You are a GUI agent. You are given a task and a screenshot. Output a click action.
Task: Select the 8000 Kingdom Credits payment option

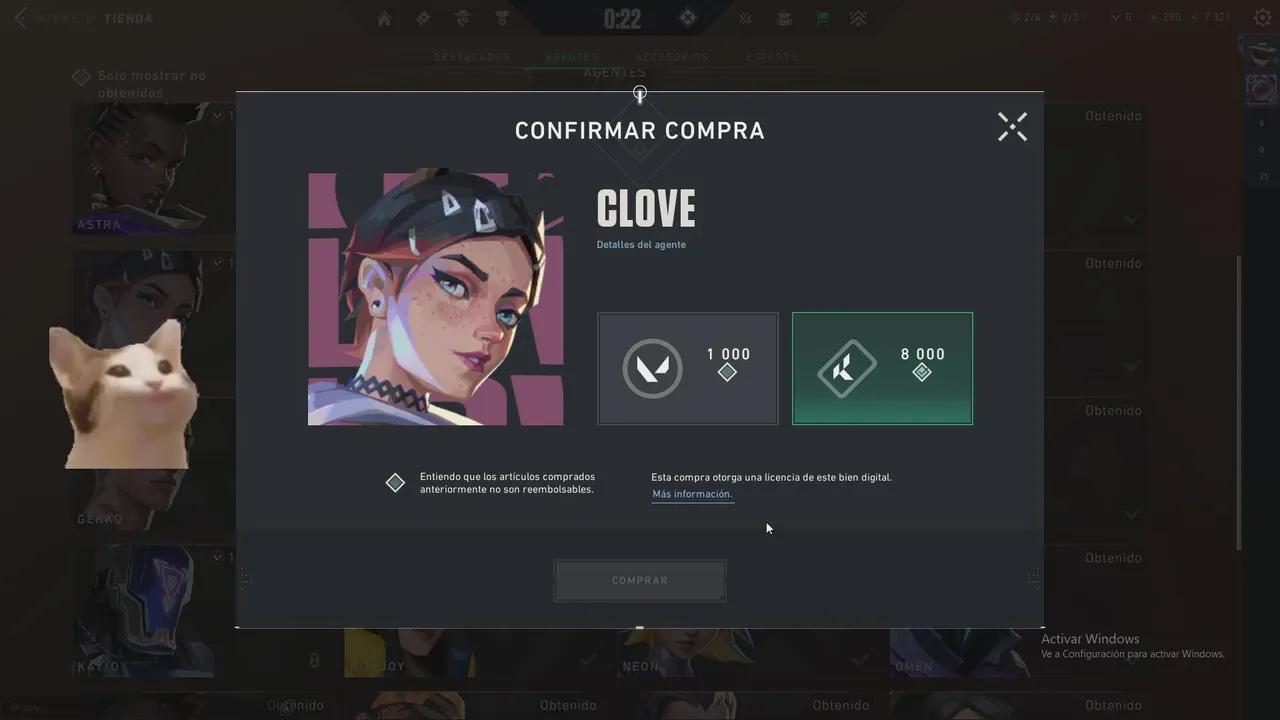tap(882, 368)
